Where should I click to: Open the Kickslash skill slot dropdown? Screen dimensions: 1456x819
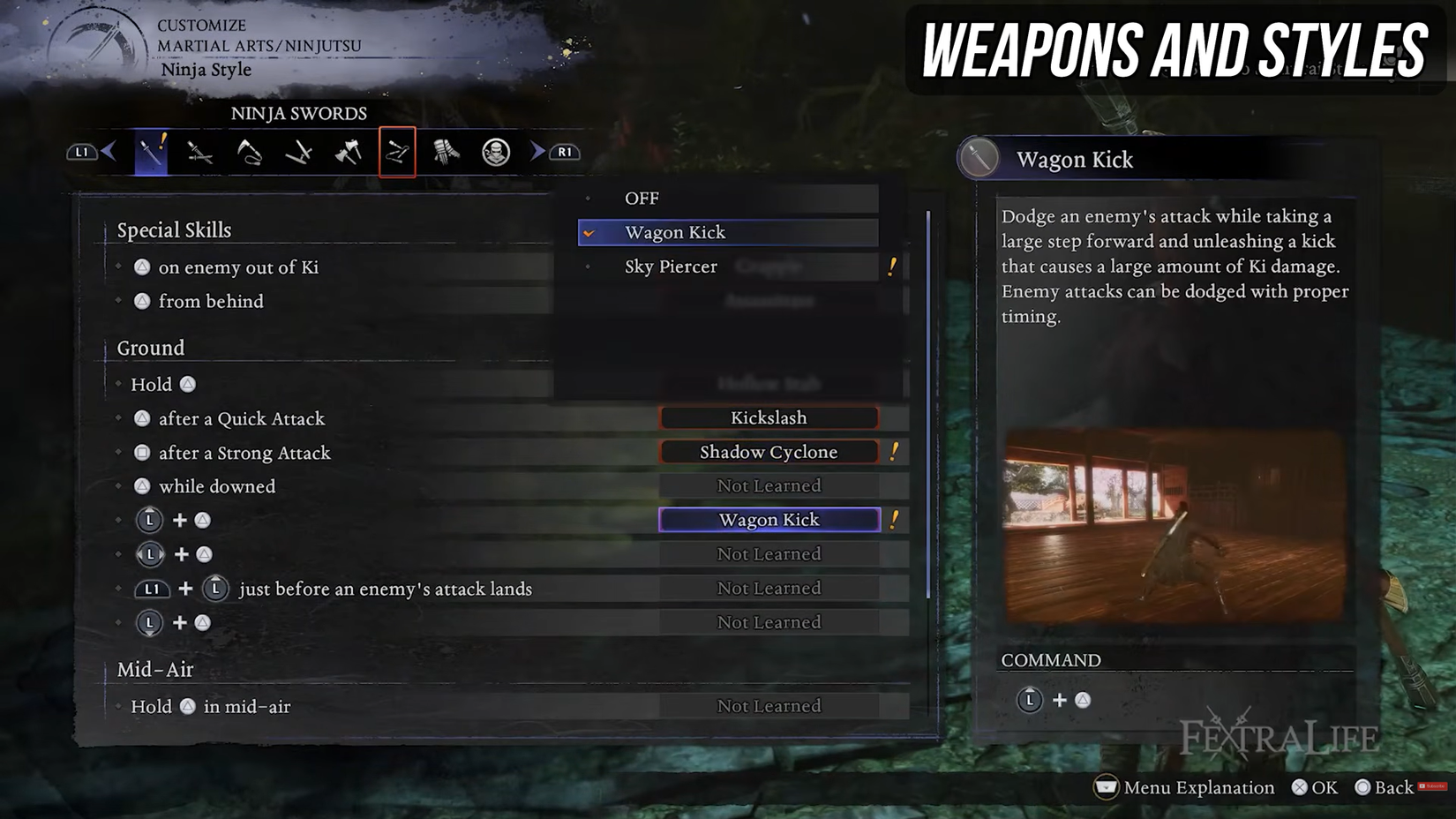tap(768, 417)
